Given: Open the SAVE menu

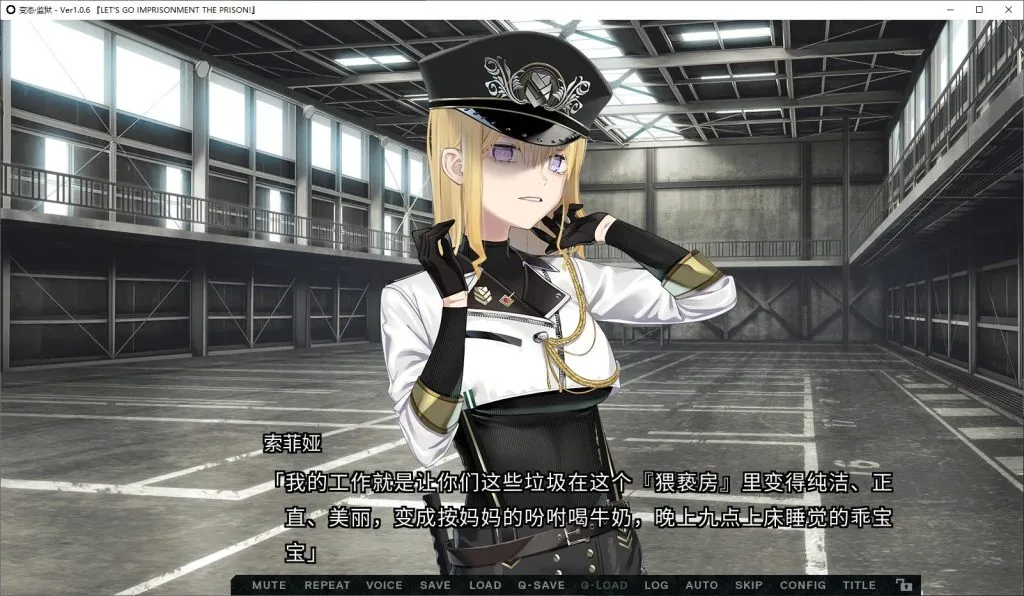Looking at the screenshot, I should click(x=435, y=585).
